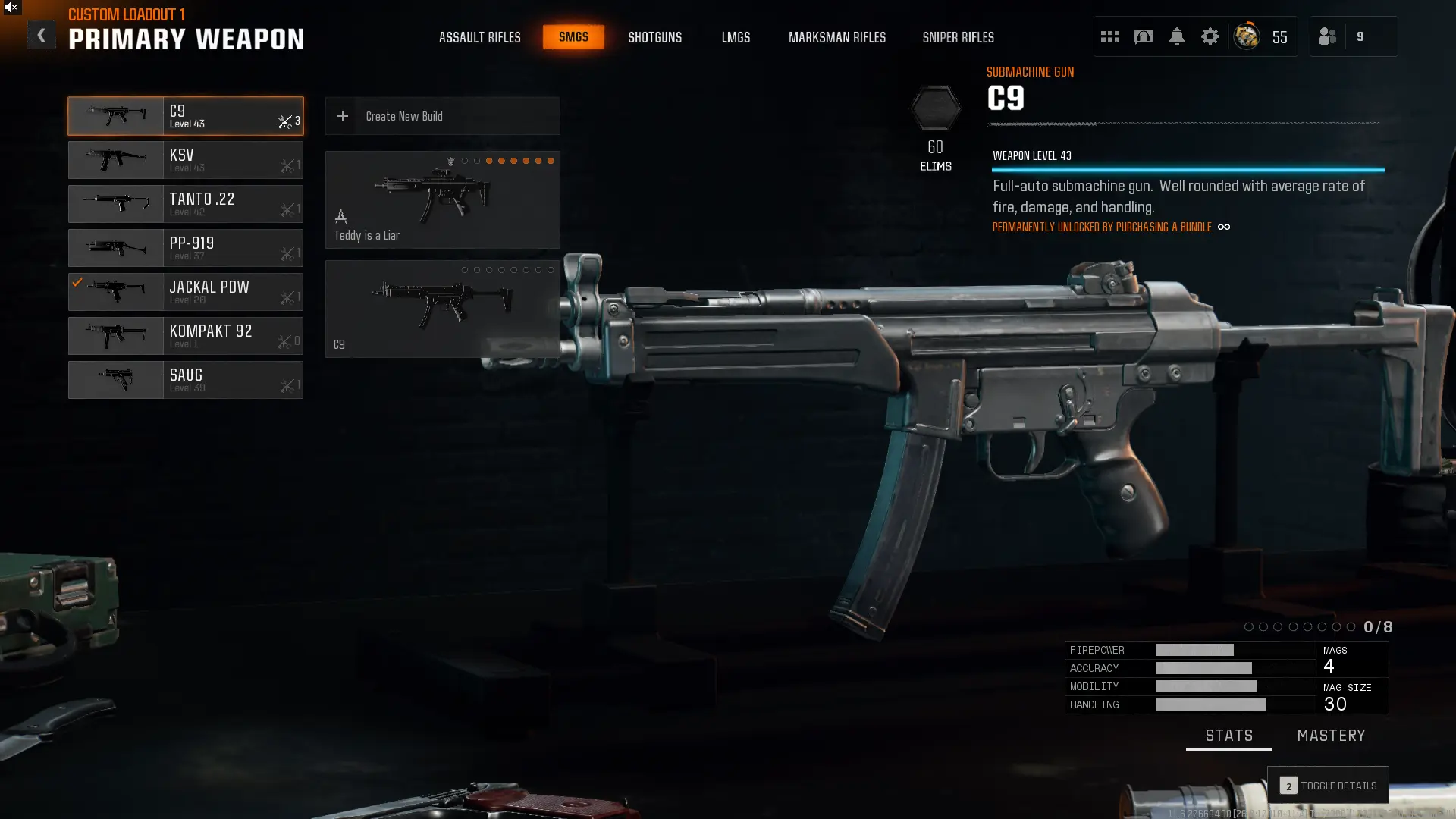Switch to the Mastery tab
The image size is (1456, 819).
(x=1331, y=736)
